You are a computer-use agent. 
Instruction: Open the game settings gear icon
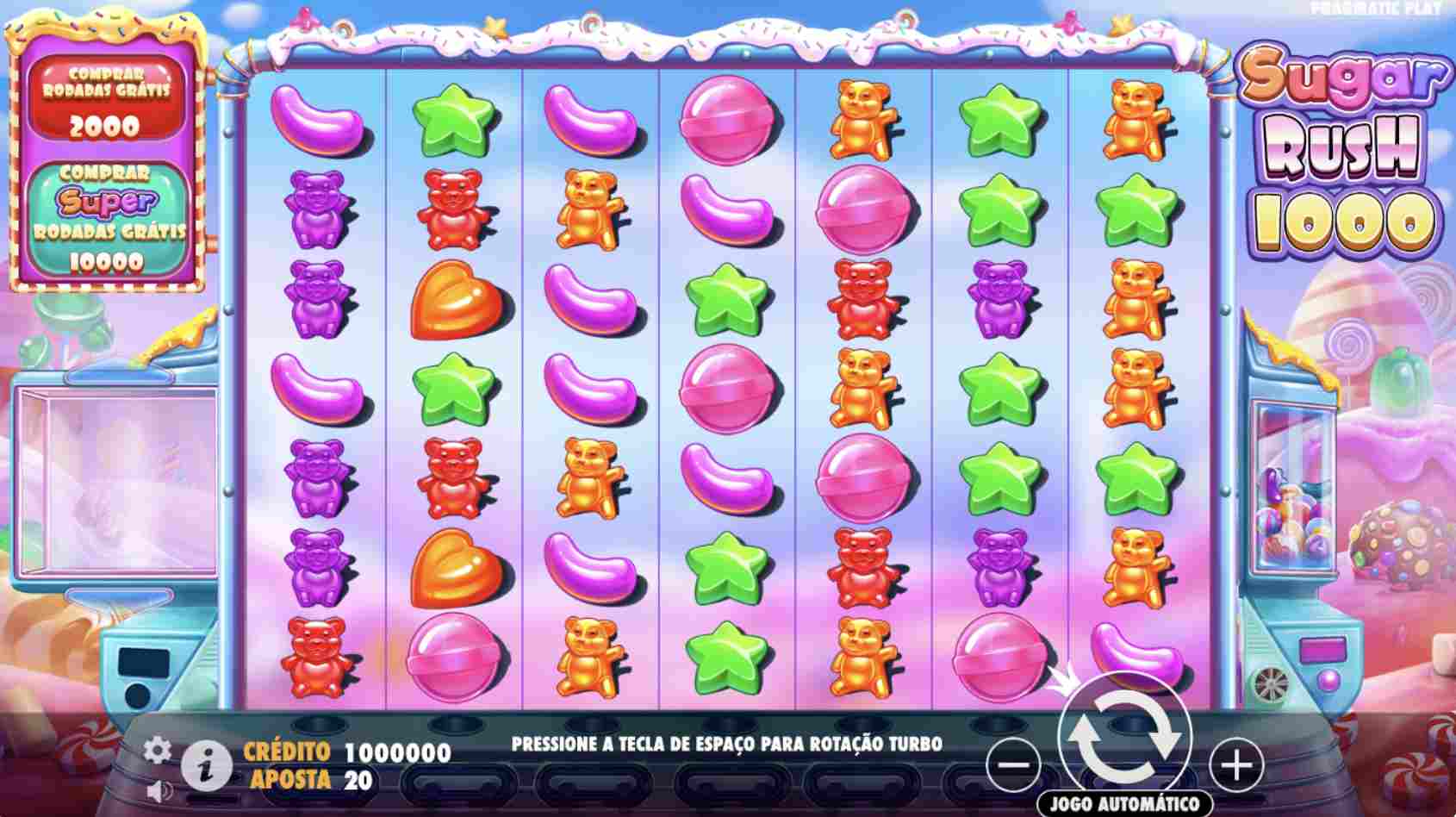click(159, 751)
